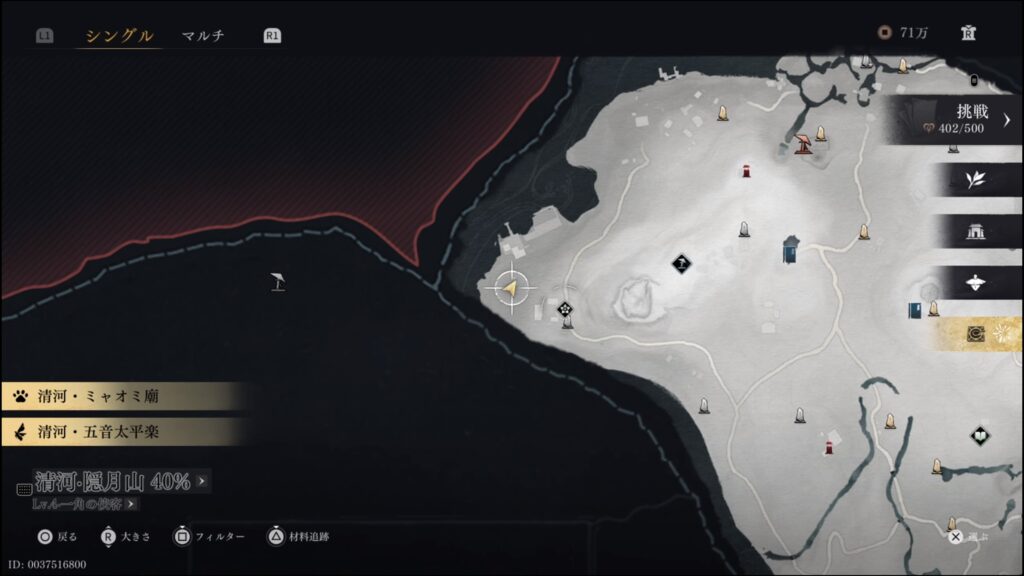Click the player position arrow on map
Image resolution: width=1024 pixels, height=576 pixels.
click(x=510, y=288)
